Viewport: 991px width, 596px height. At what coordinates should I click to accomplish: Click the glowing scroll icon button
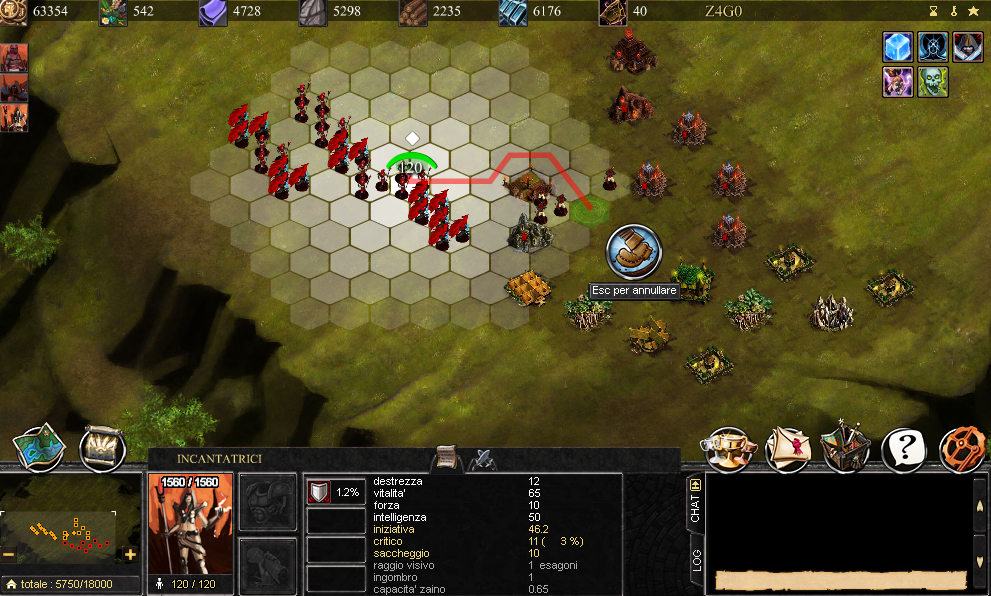(x=102, y=449)
